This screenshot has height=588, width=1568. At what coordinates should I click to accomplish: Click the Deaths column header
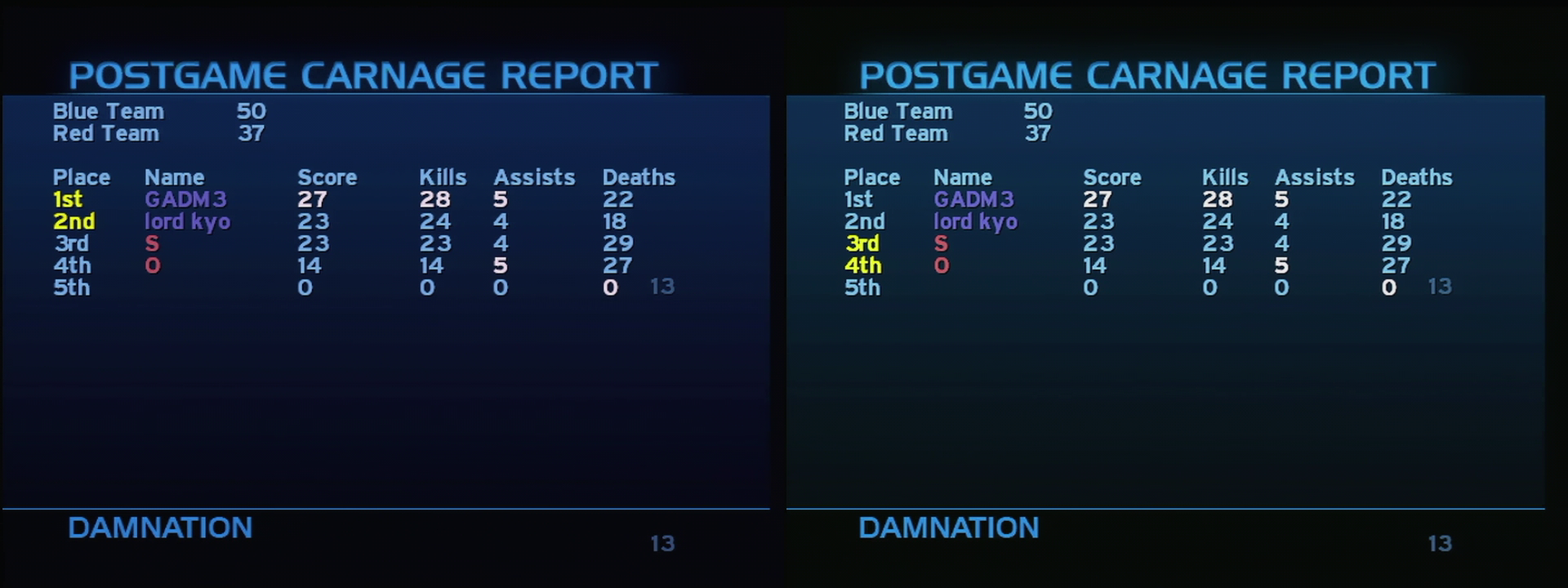click(639, 176)
